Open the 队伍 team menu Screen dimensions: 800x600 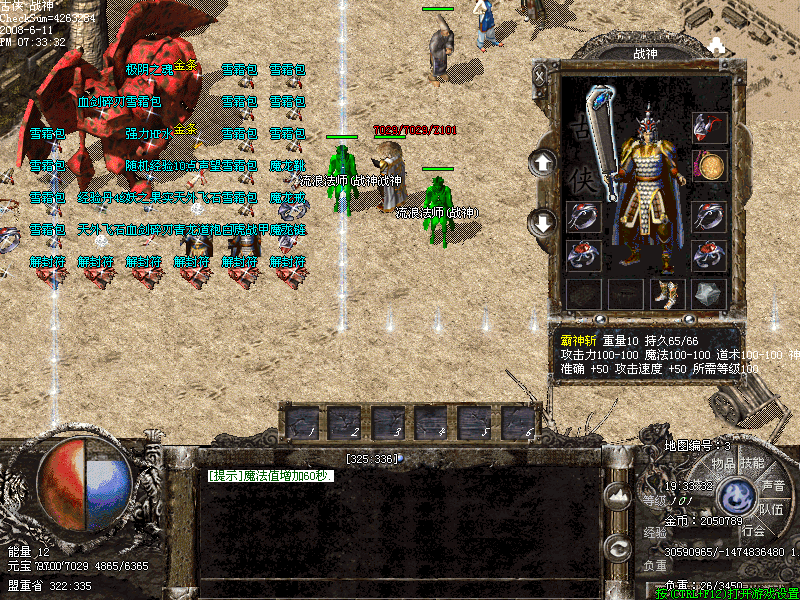(770, 508)
